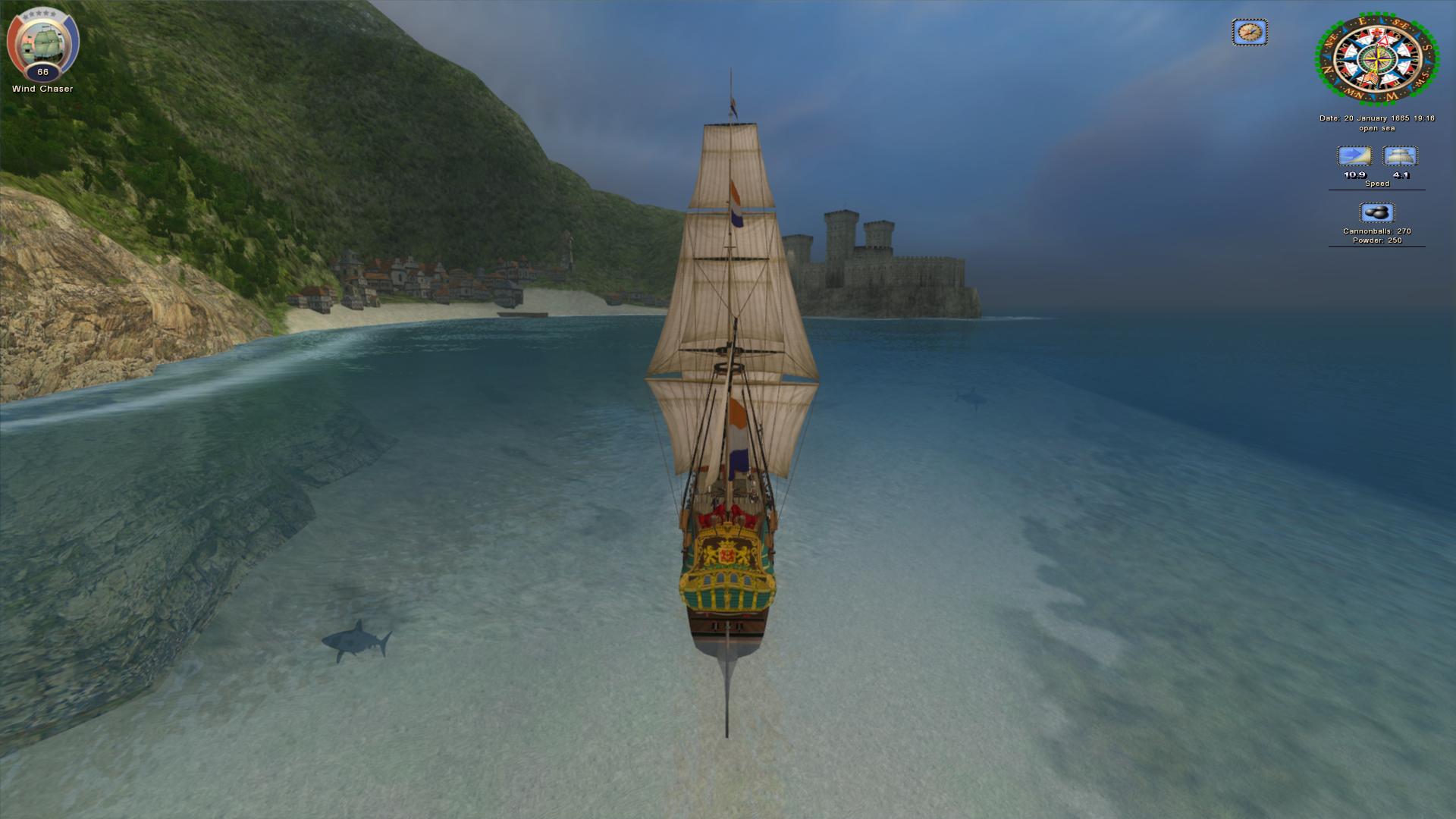Open the compass rose navigation dial
This screenshot has width=1456, height=819.
[1376, 59]
